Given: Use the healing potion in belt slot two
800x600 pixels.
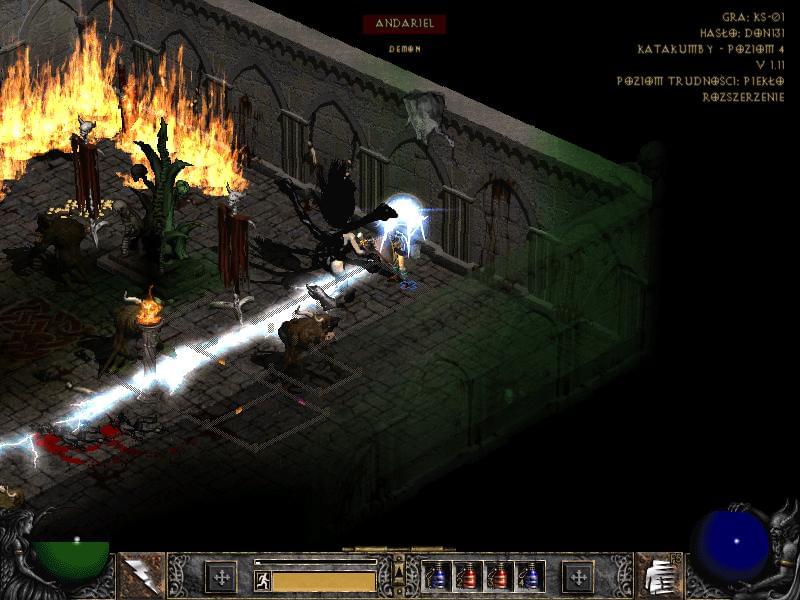Looking at the screenshot, I should (x=467, y=577).
